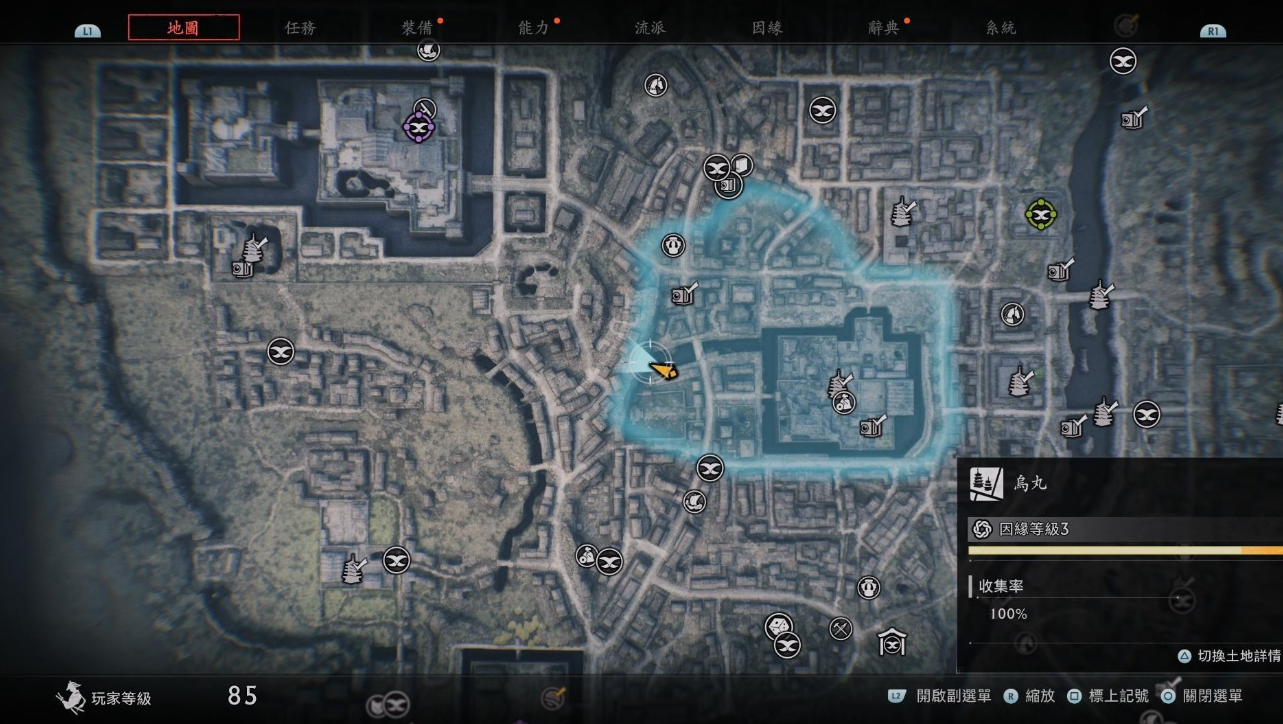Select the 地圖 map tab
This screenshot has width=1283, height=724.
184,27
